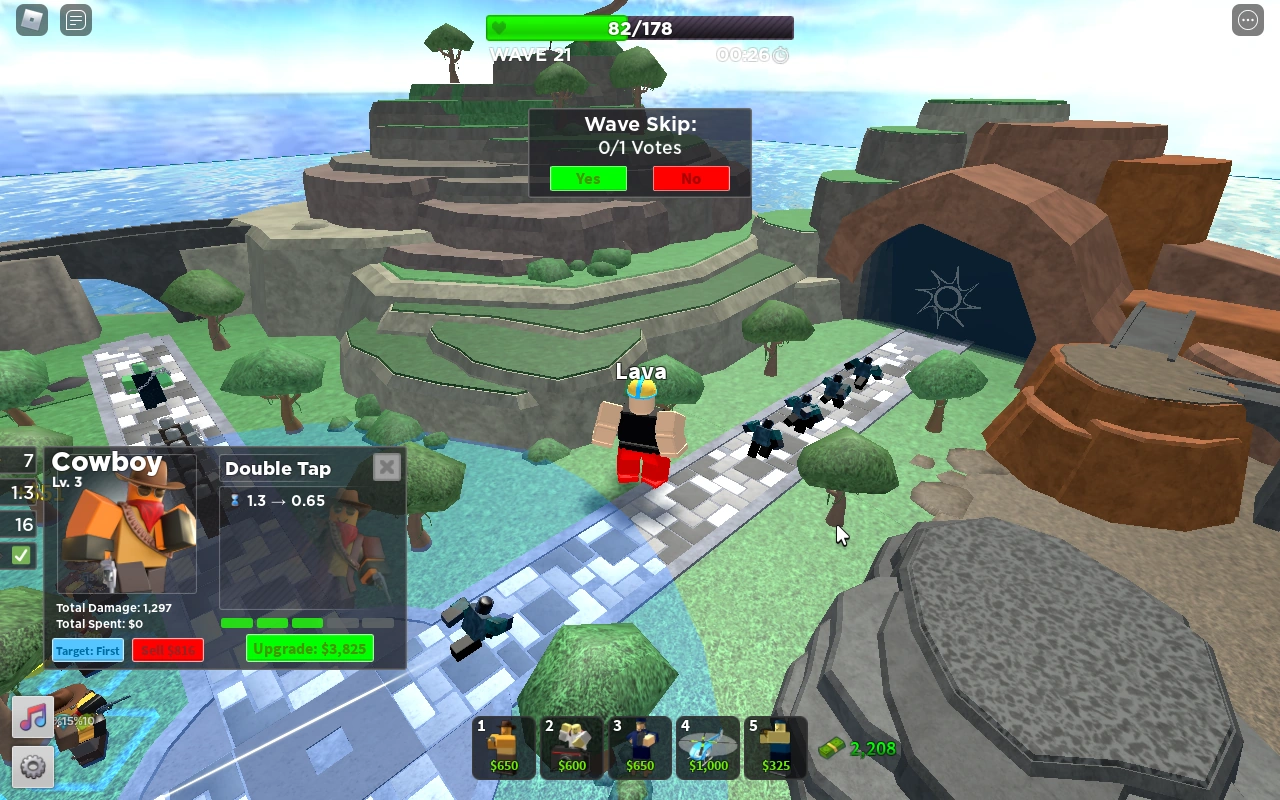1280x800 pixels.
Task: Select the Helicopter tower in slot 4
Action: 707,747
